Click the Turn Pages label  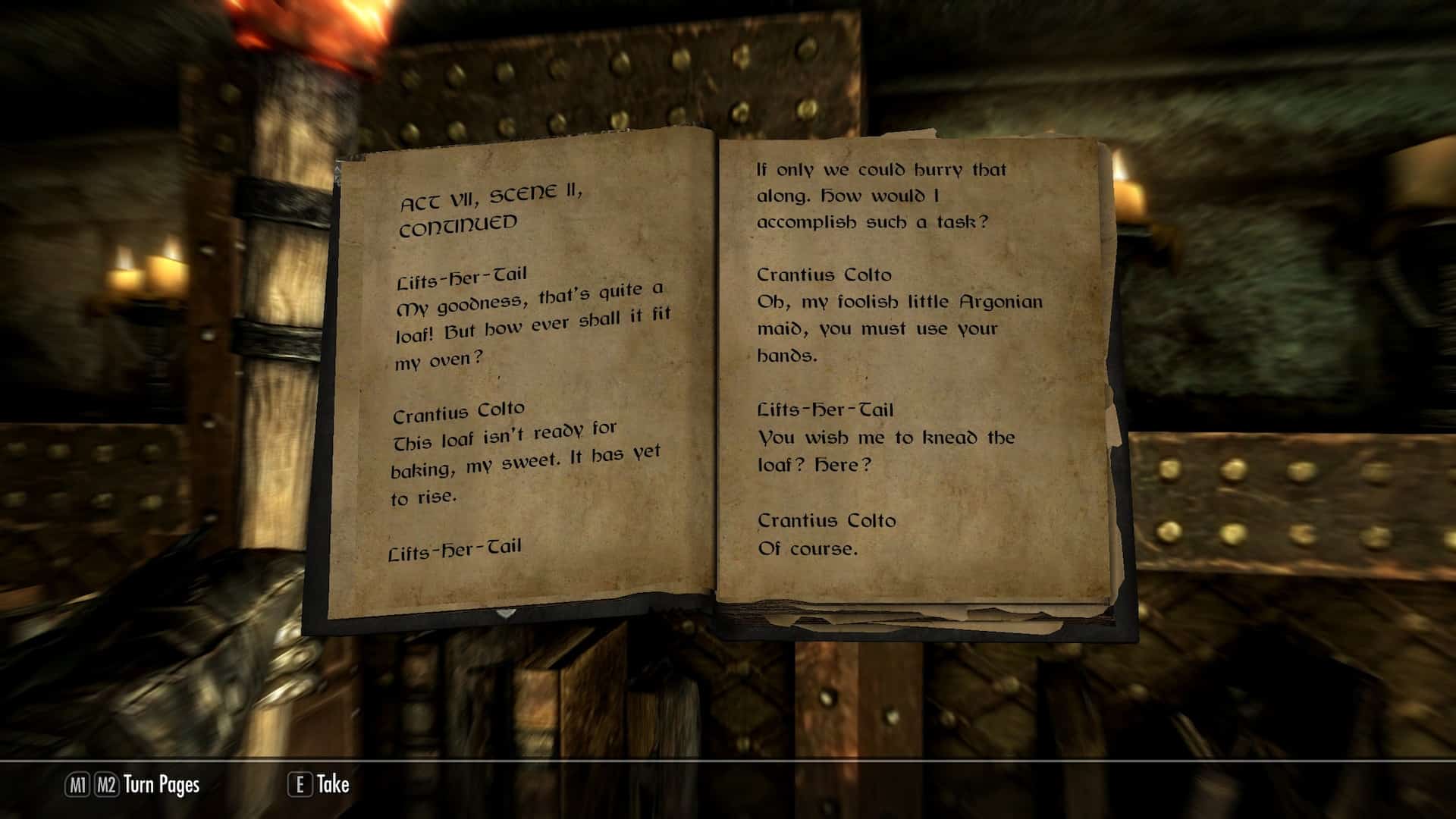(x=161, y=786)
